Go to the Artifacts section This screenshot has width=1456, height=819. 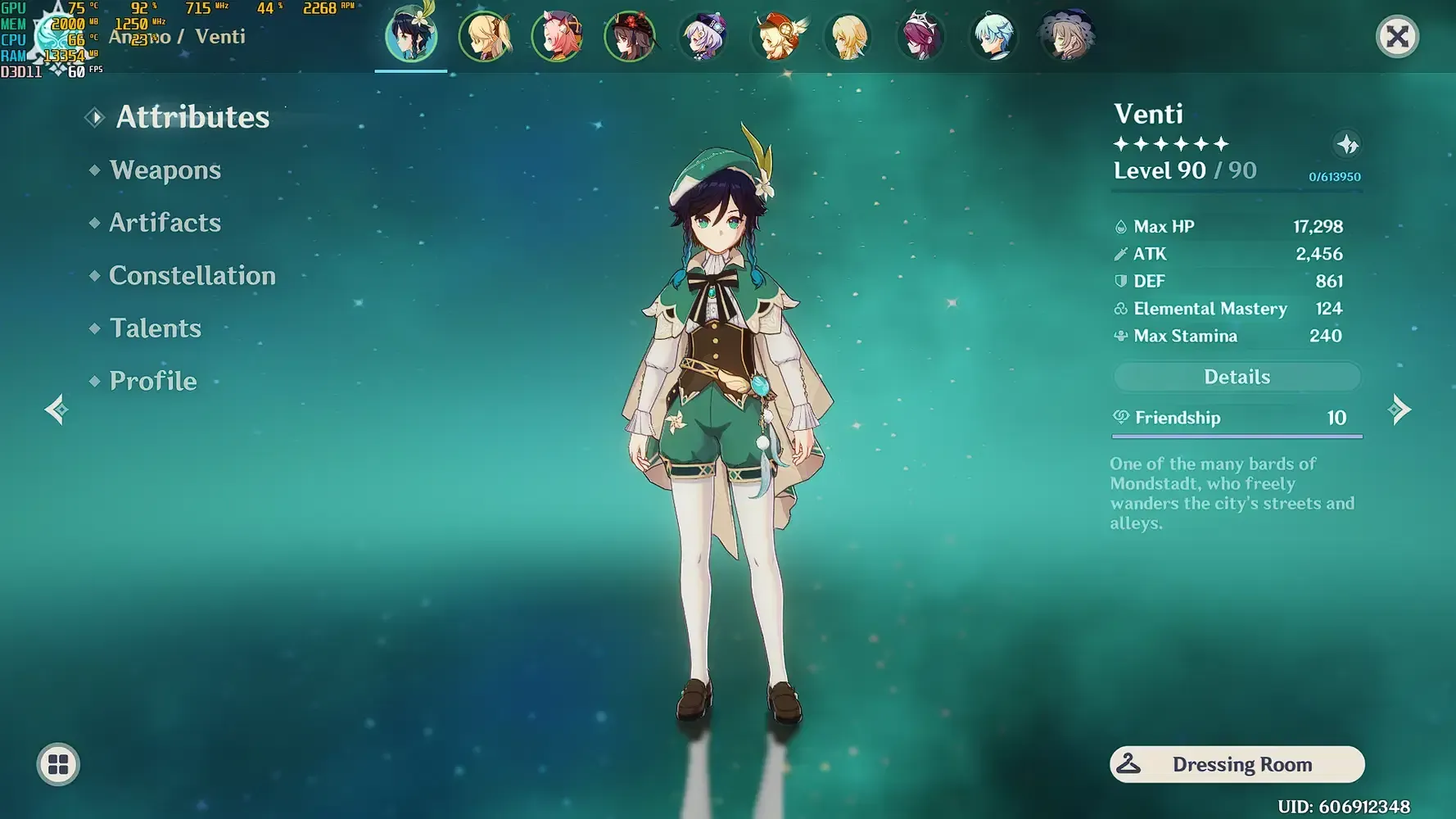point(165,223)
